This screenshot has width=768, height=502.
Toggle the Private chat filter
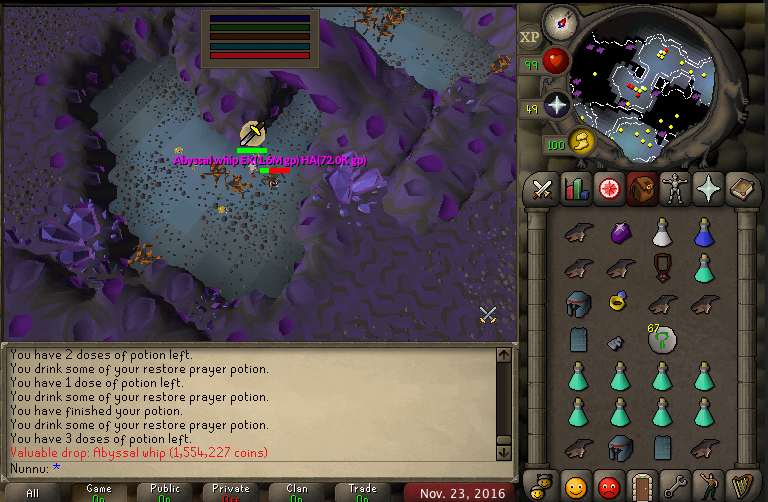tap(231, 492)
